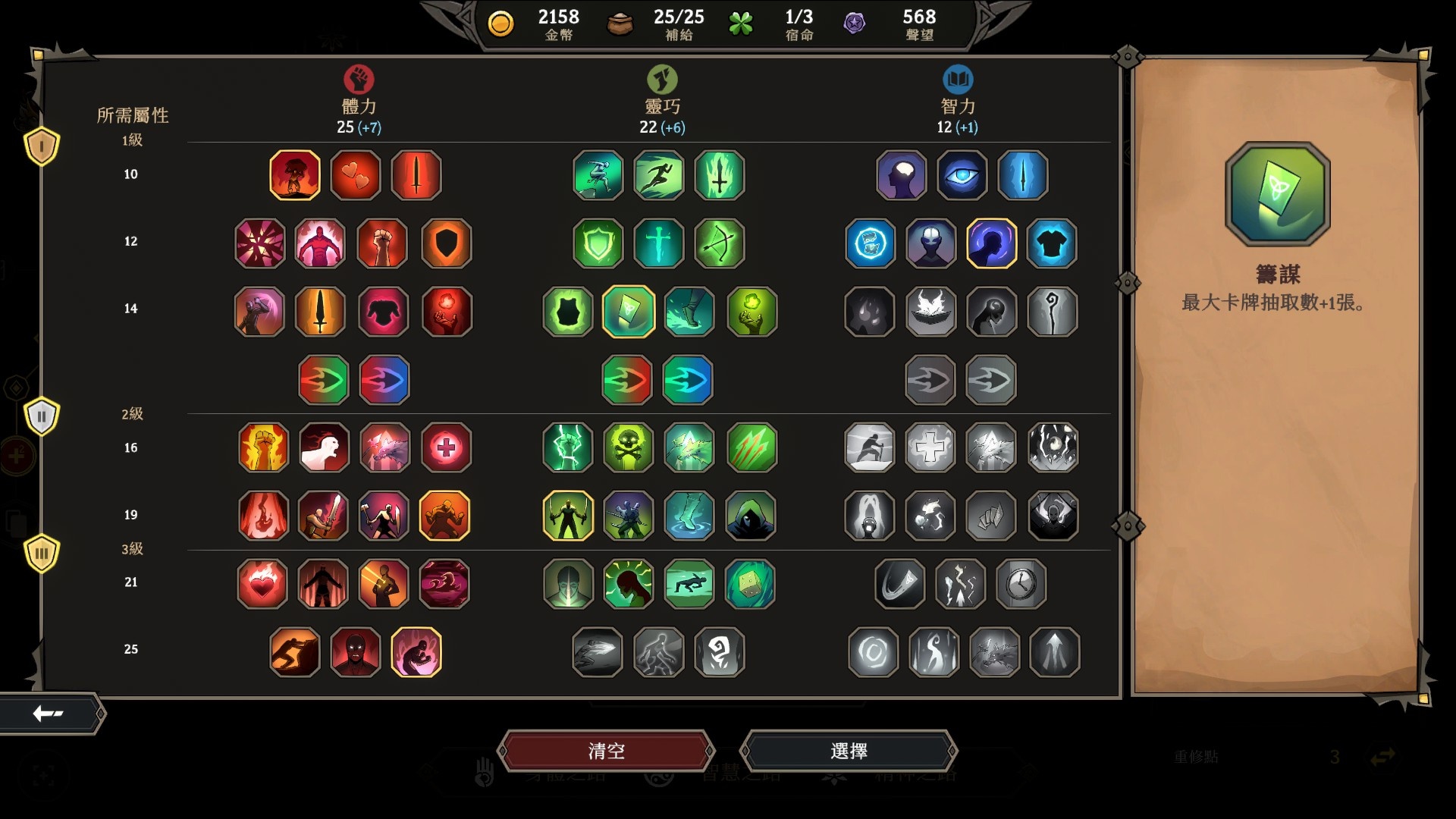The width and height of the screenshot is (1456, 819).
Task: Go back using the left arrow button
Action: (49, 713)
